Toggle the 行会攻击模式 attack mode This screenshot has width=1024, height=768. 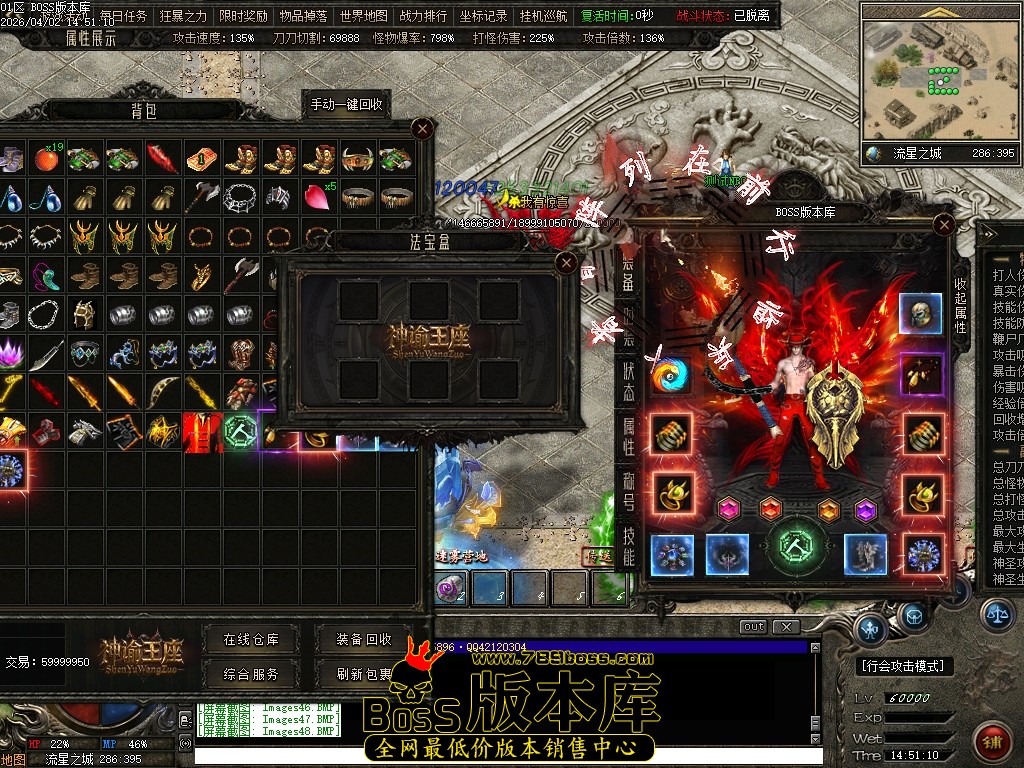click(906, 666)
